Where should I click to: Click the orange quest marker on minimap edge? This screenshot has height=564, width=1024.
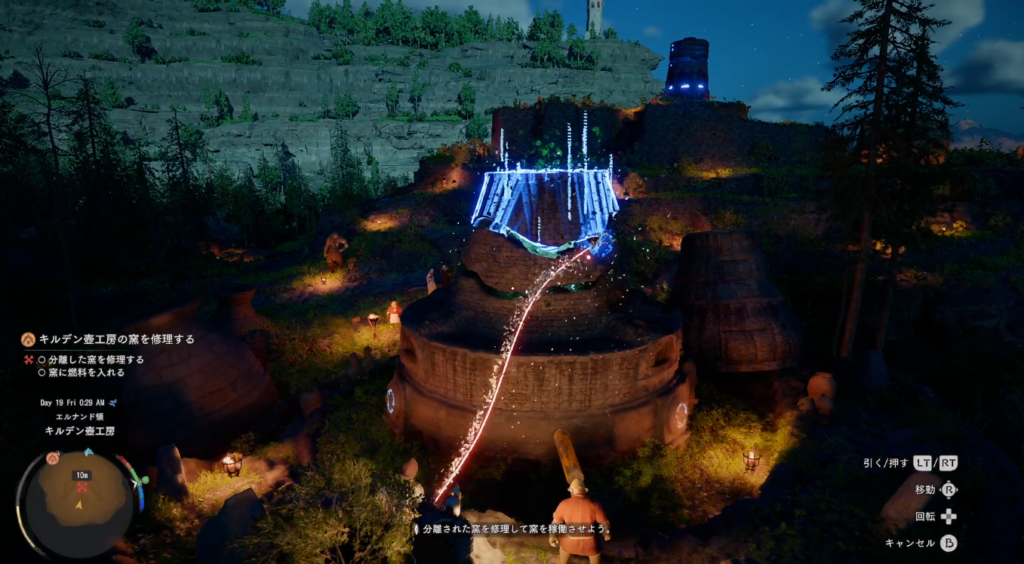click(x=51, y=458)
